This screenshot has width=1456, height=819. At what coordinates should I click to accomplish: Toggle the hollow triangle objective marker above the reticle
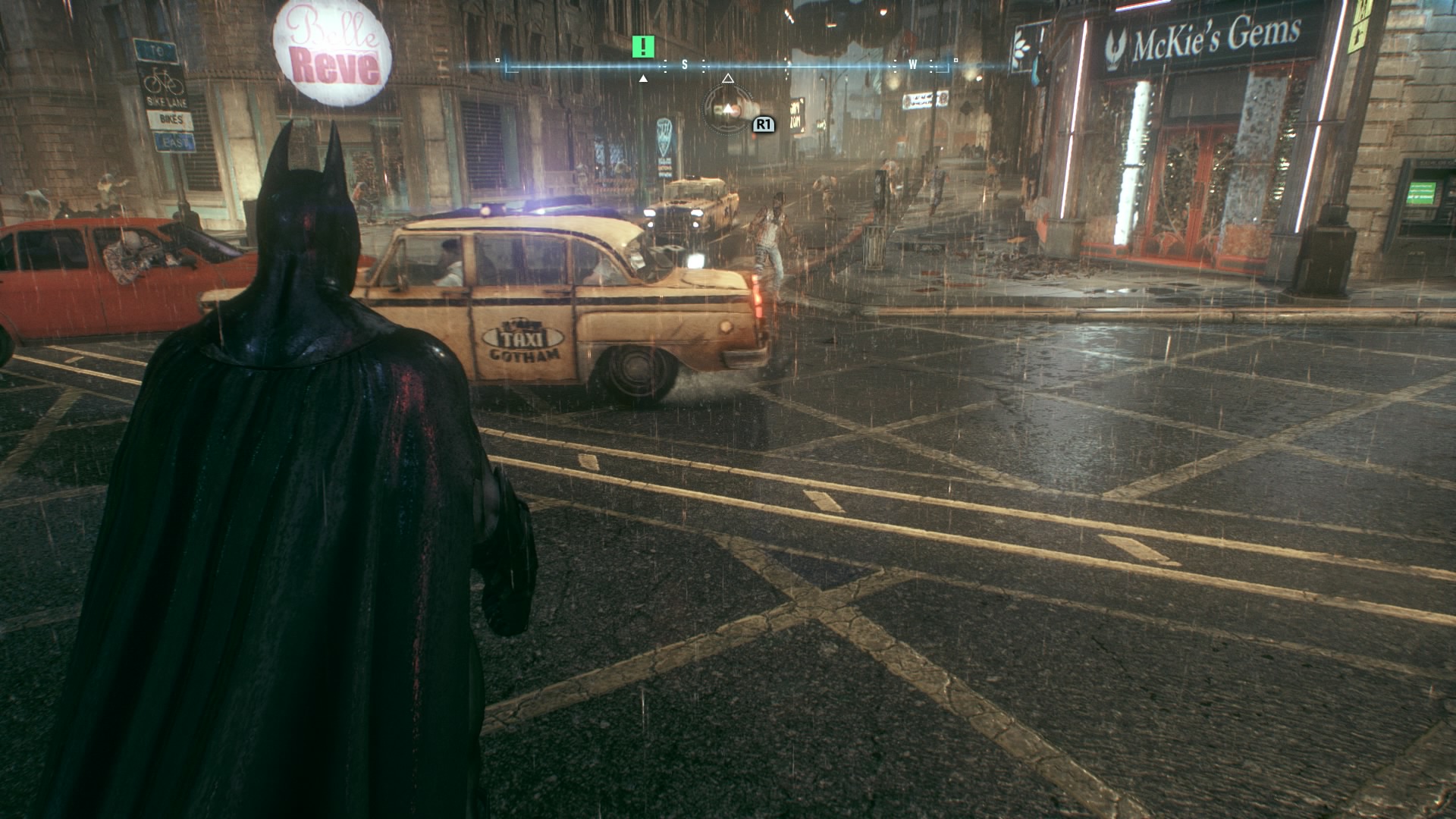pyautogui.click(x=728, y=79)
